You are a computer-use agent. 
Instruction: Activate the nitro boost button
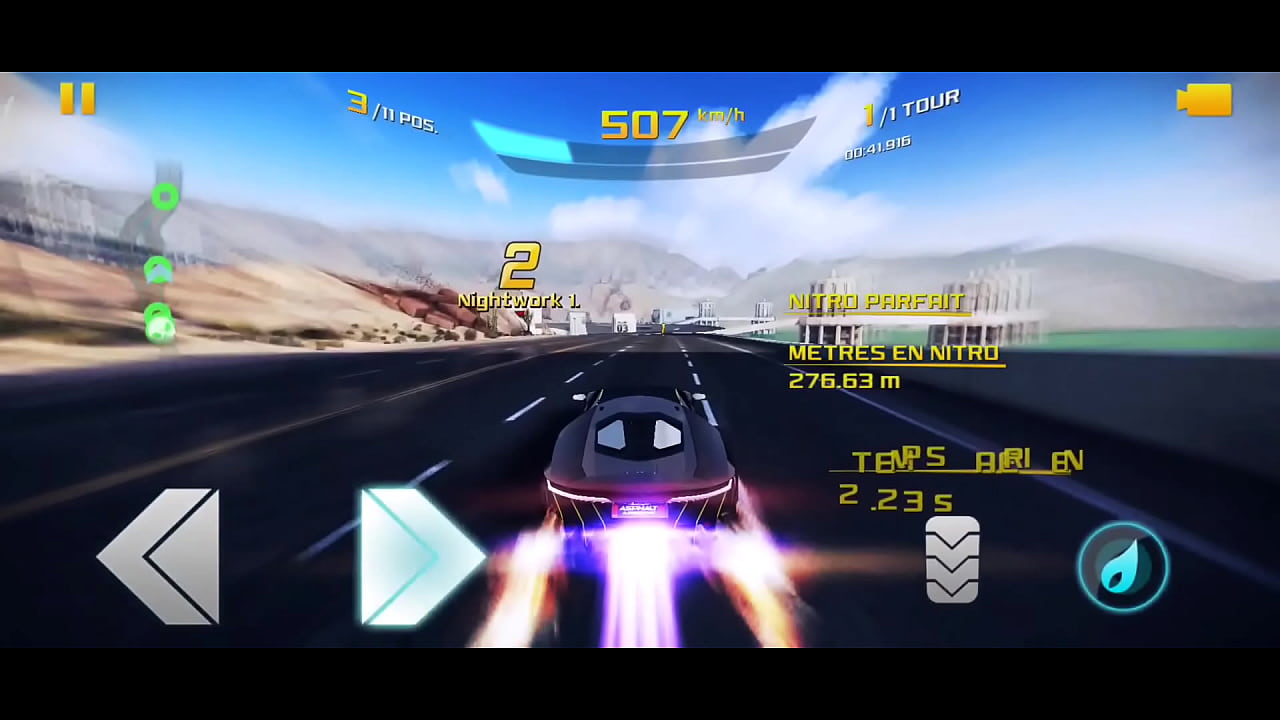(x=1122, y=566)
